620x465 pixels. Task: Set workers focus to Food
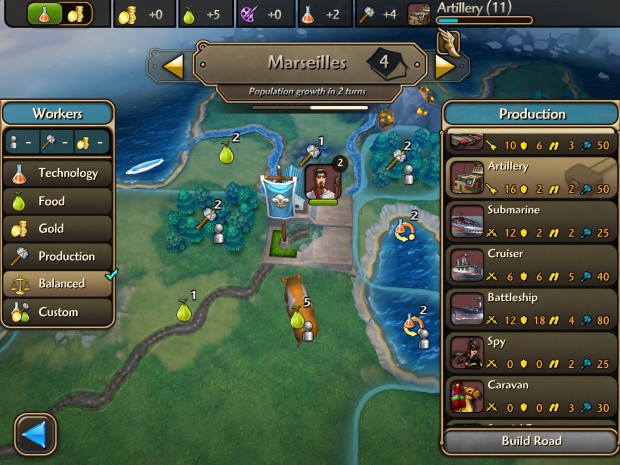(58, 201)
